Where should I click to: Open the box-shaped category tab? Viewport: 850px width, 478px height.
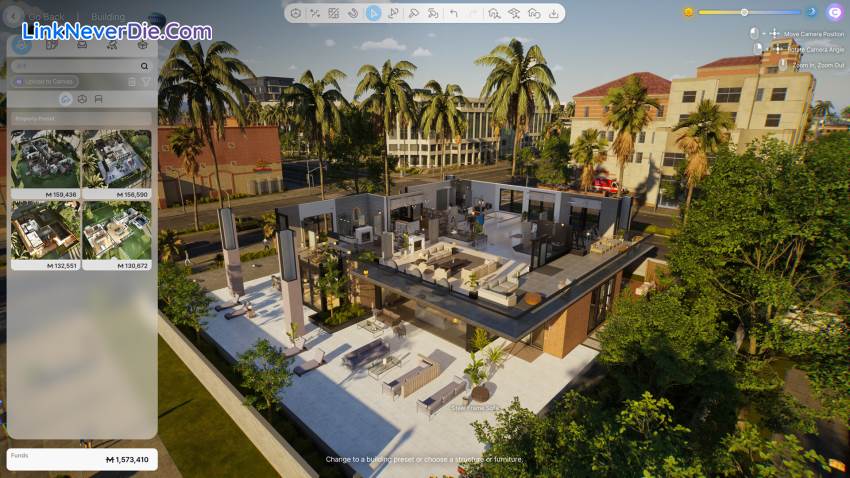[x=142, y=45]
